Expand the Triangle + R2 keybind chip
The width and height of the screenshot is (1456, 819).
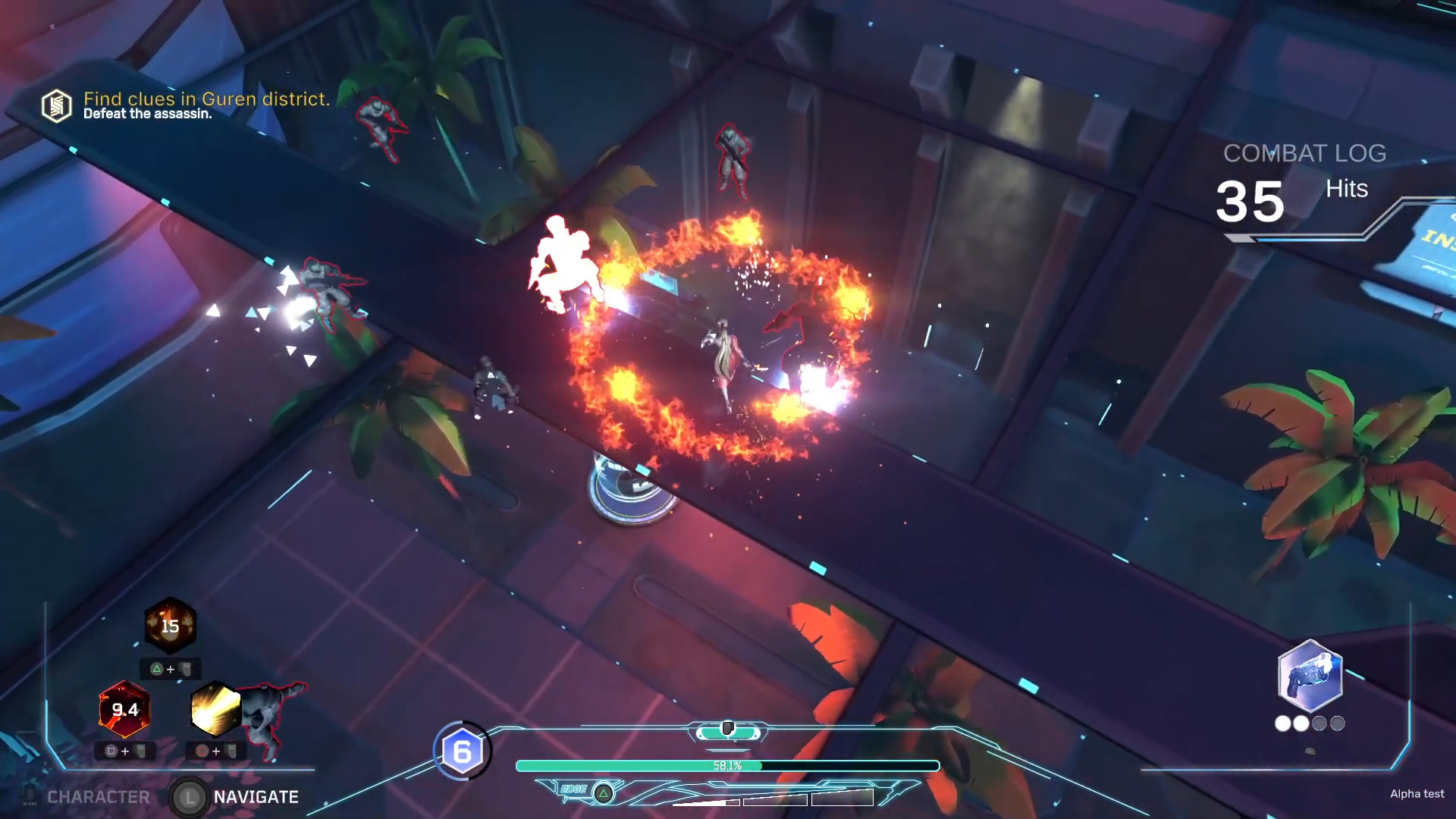pos(170,669)
